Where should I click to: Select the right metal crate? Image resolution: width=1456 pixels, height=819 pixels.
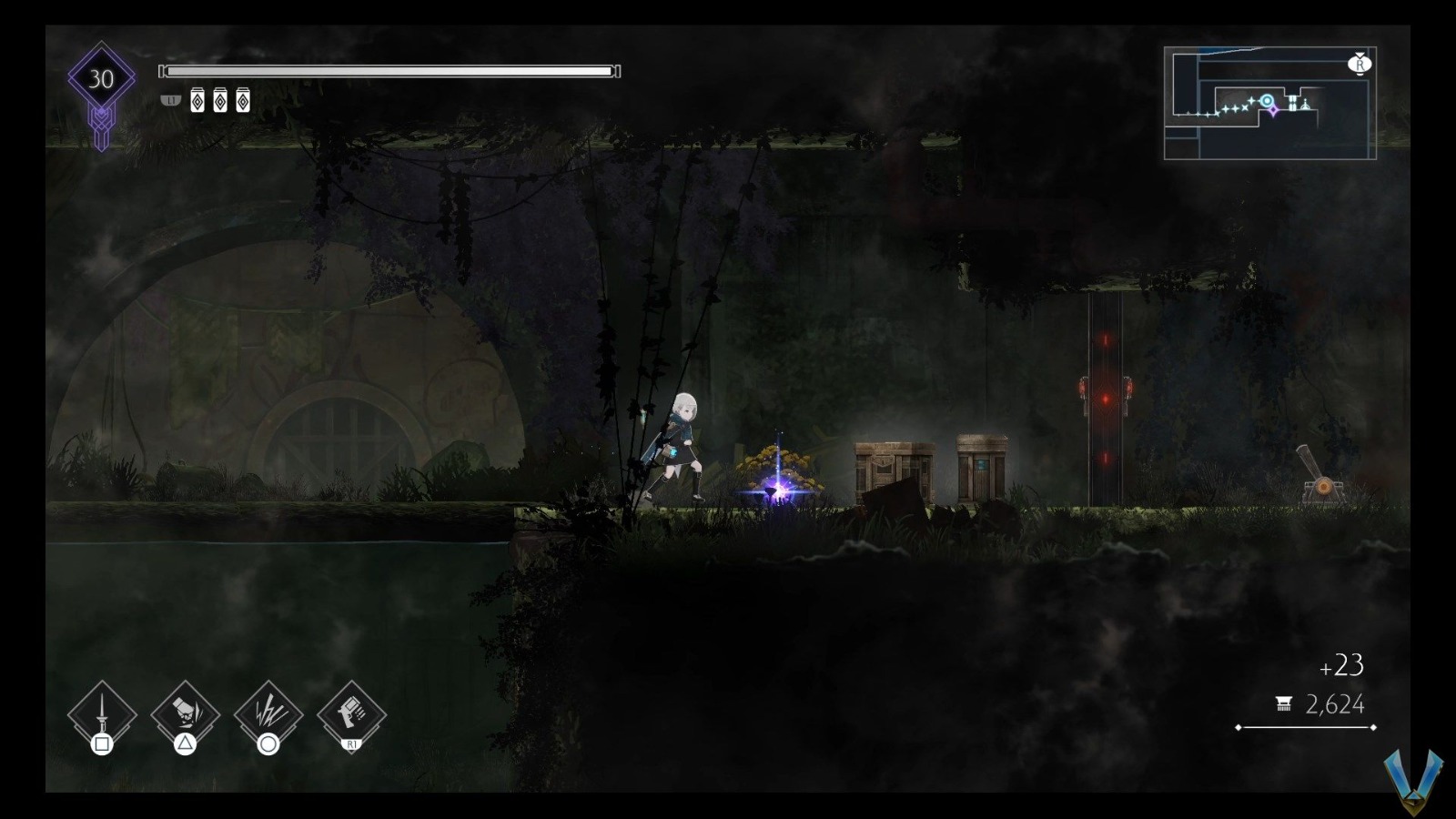coord(981,464)
